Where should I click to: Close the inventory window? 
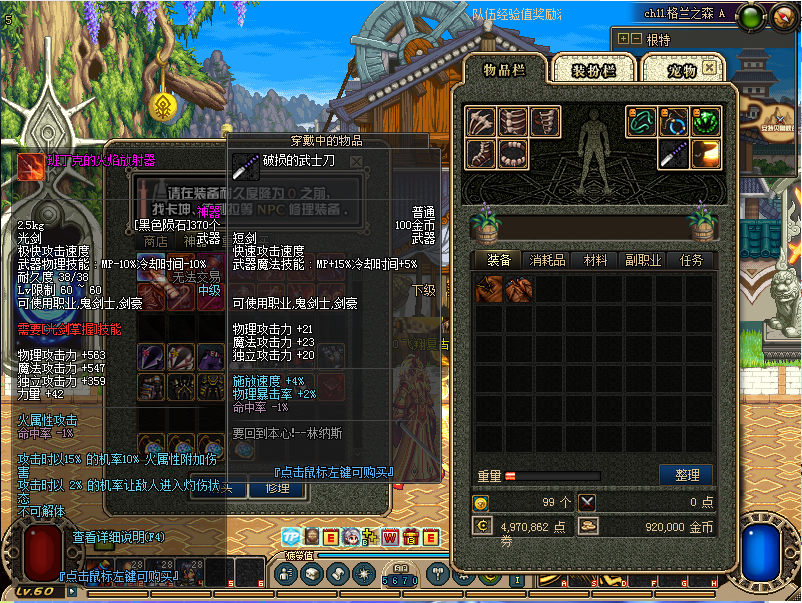point(709,68)
